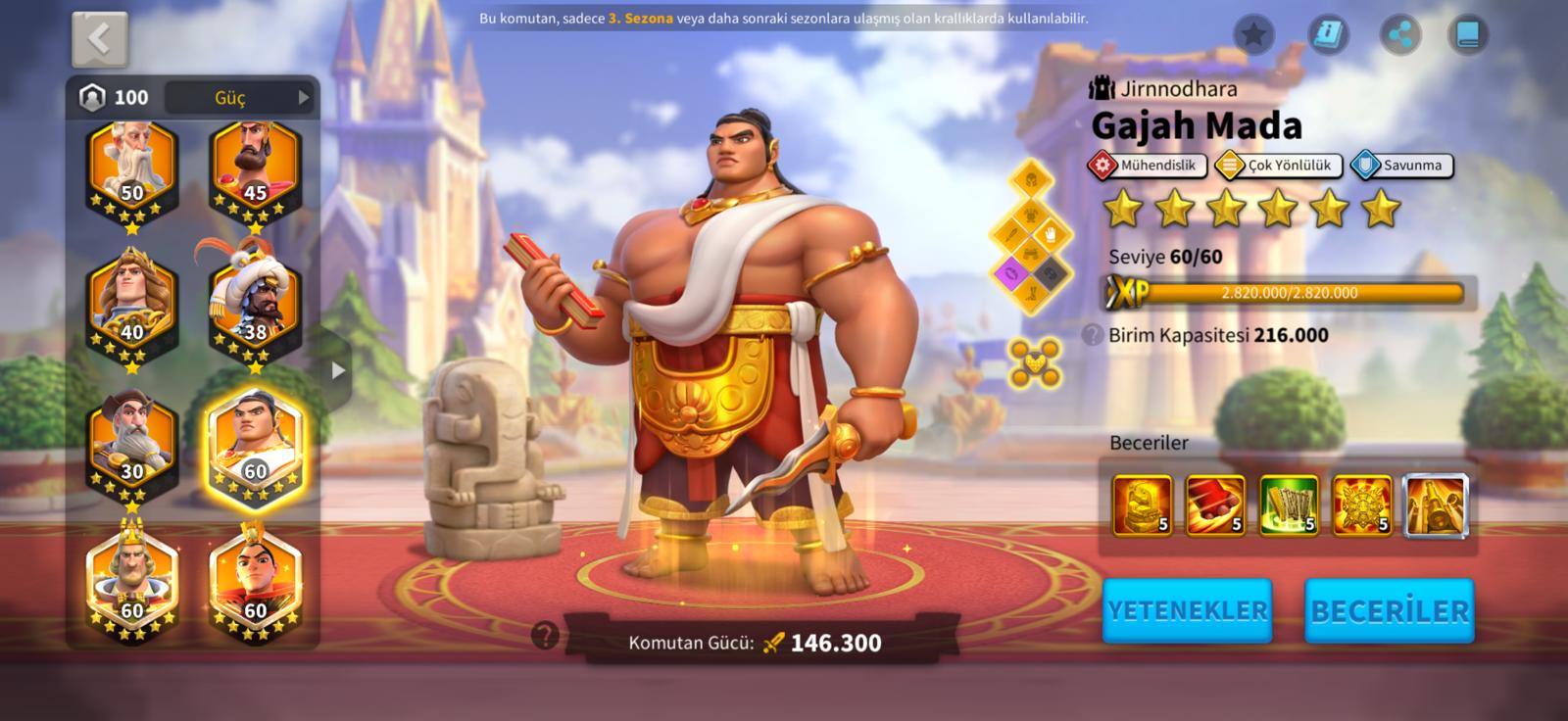Click the Komutan Gücü help question mark
The image size is (1568, 721).
[545, 636]
